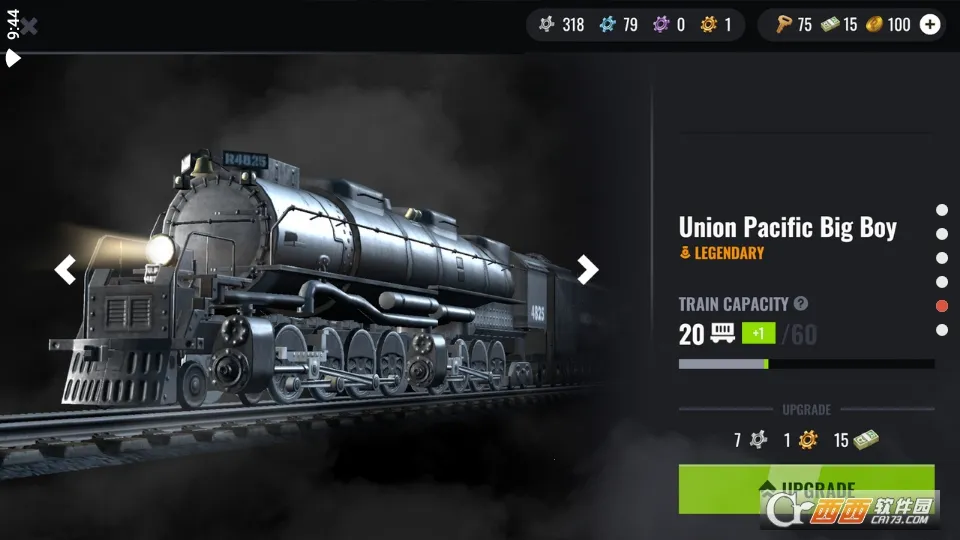Open train capacity help question mark

801,304
